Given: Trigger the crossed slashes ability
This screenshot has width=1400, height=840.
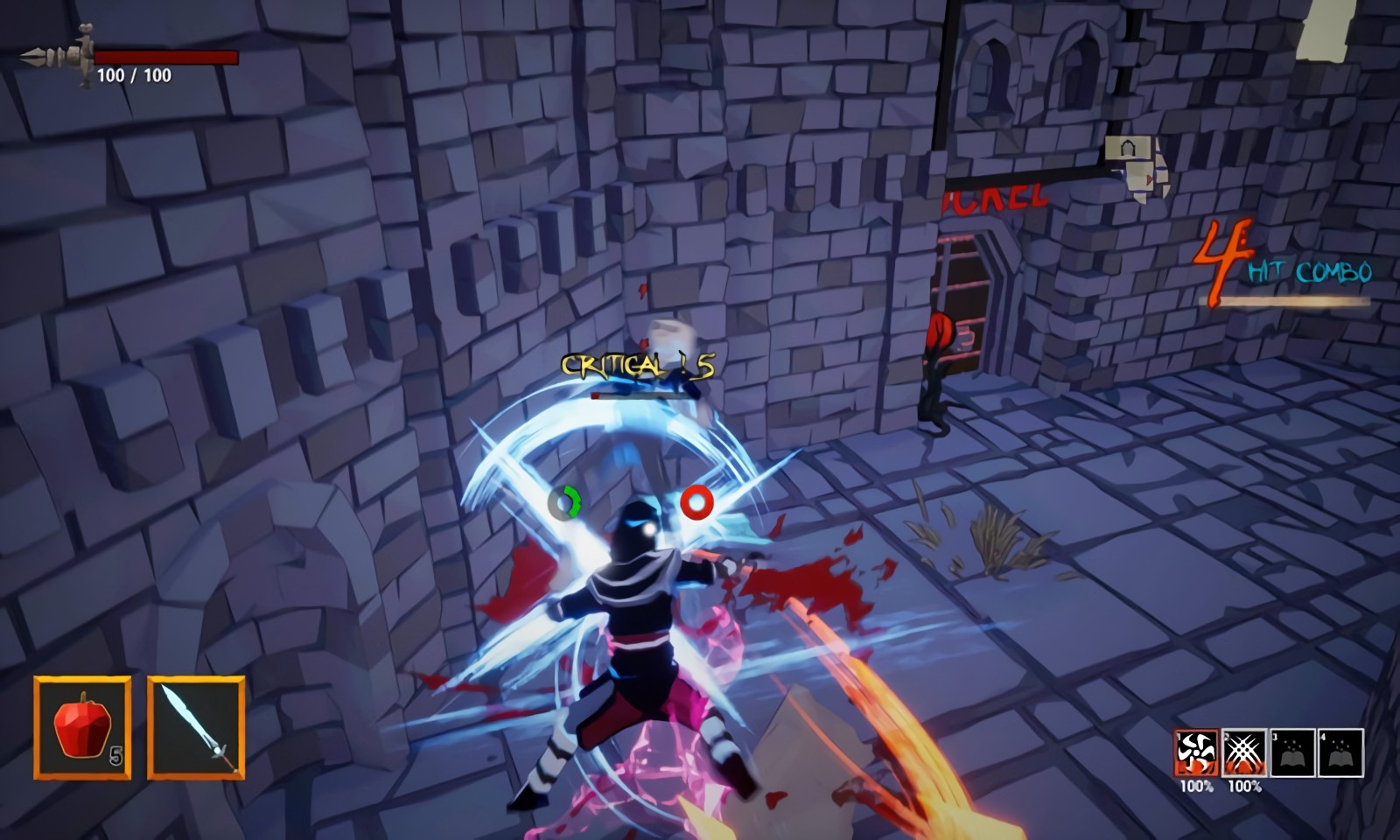Looking at the screenshot, I should (1244, 752).
